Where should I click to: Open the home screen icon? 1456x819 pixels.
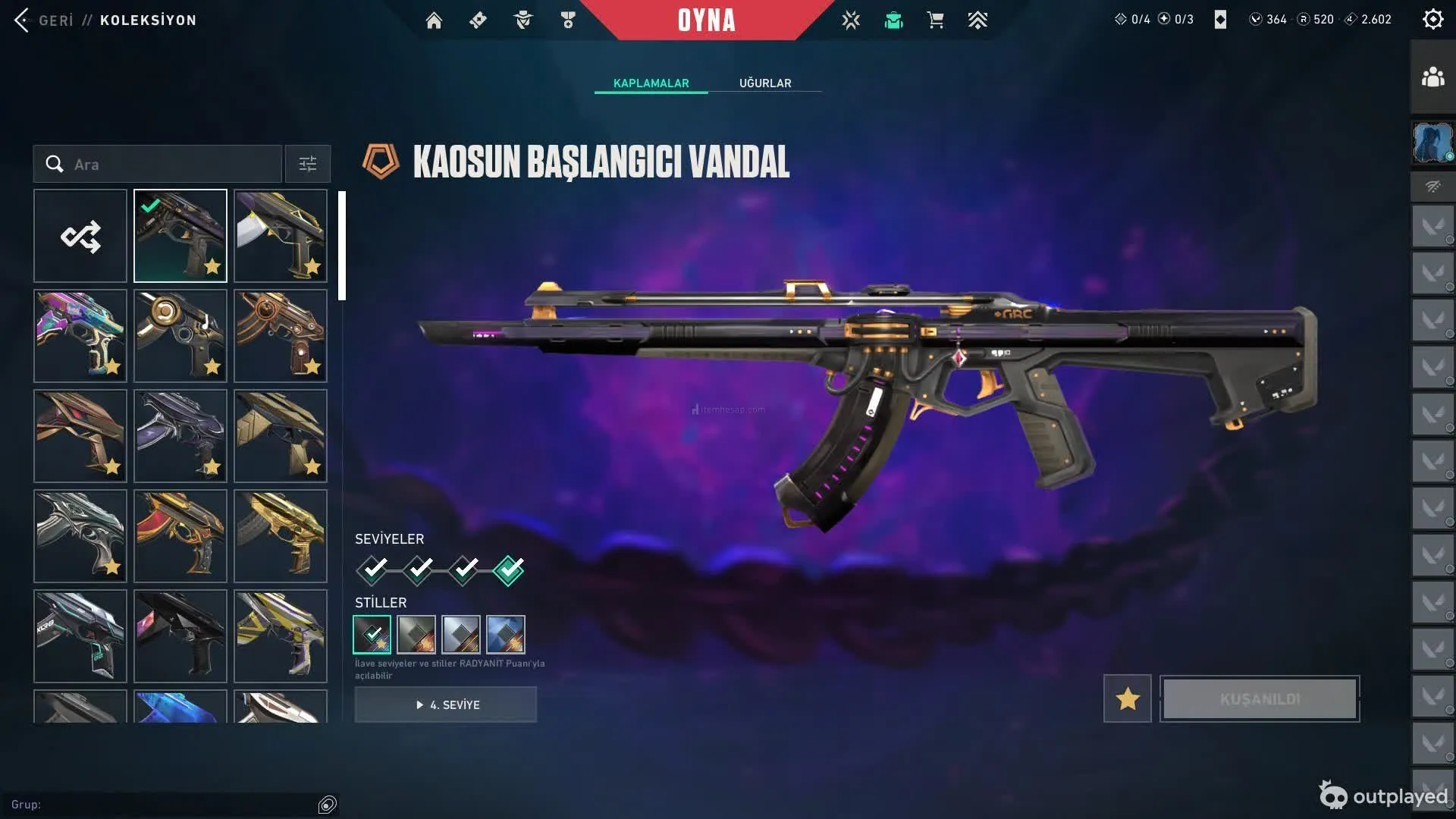click(434, 20)
